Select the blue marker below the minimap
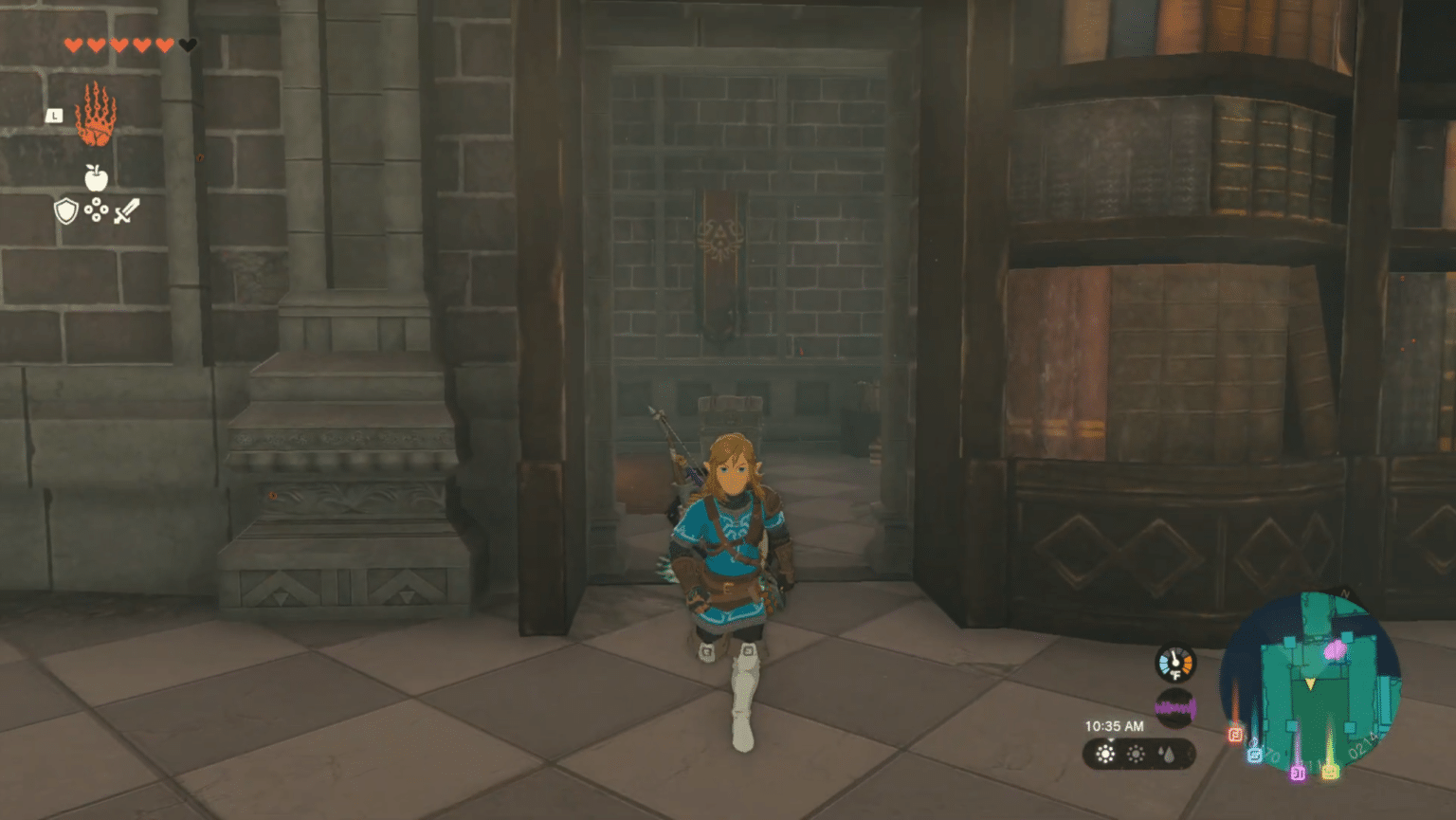 1255,755
